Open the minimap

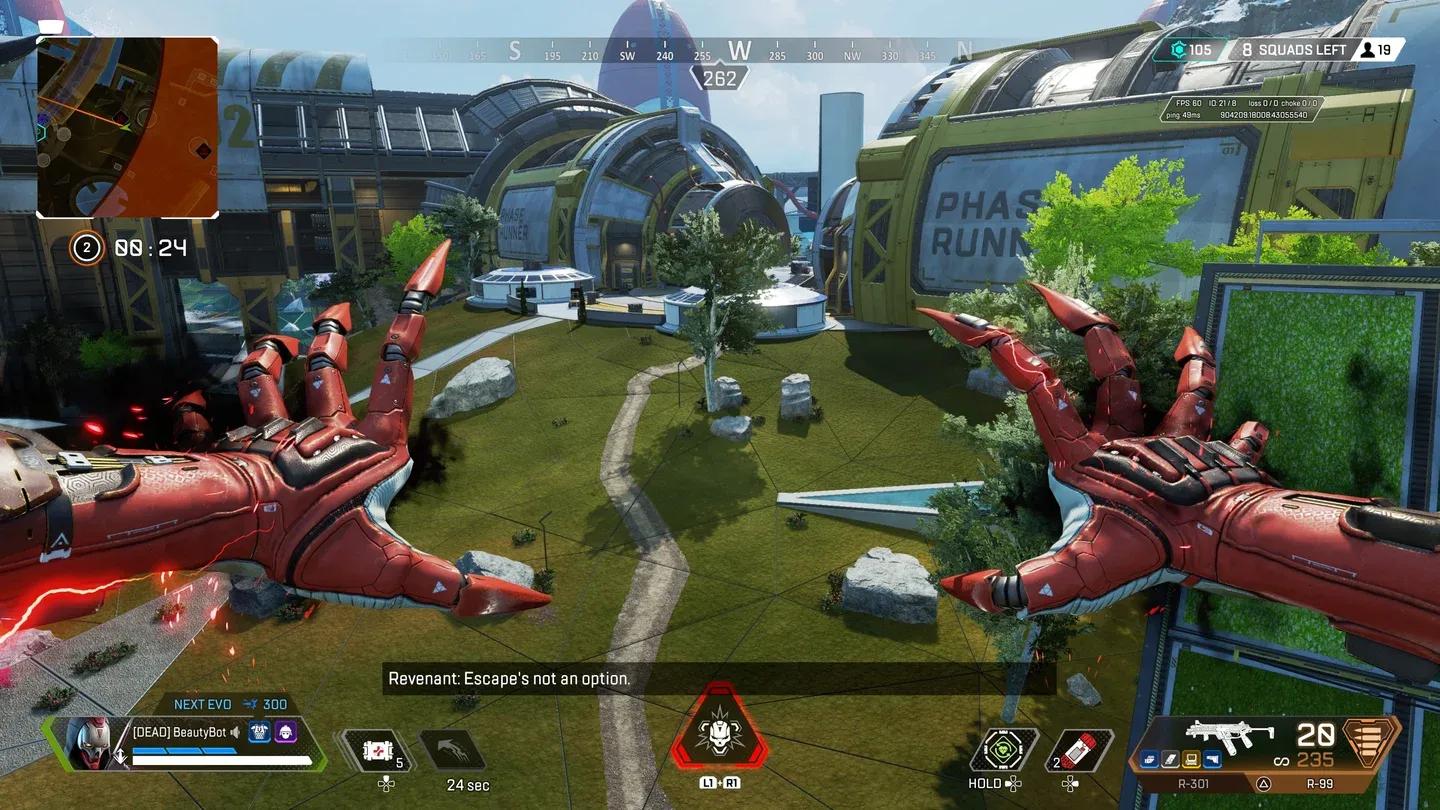pyautogui.click(x=128, y=127)
